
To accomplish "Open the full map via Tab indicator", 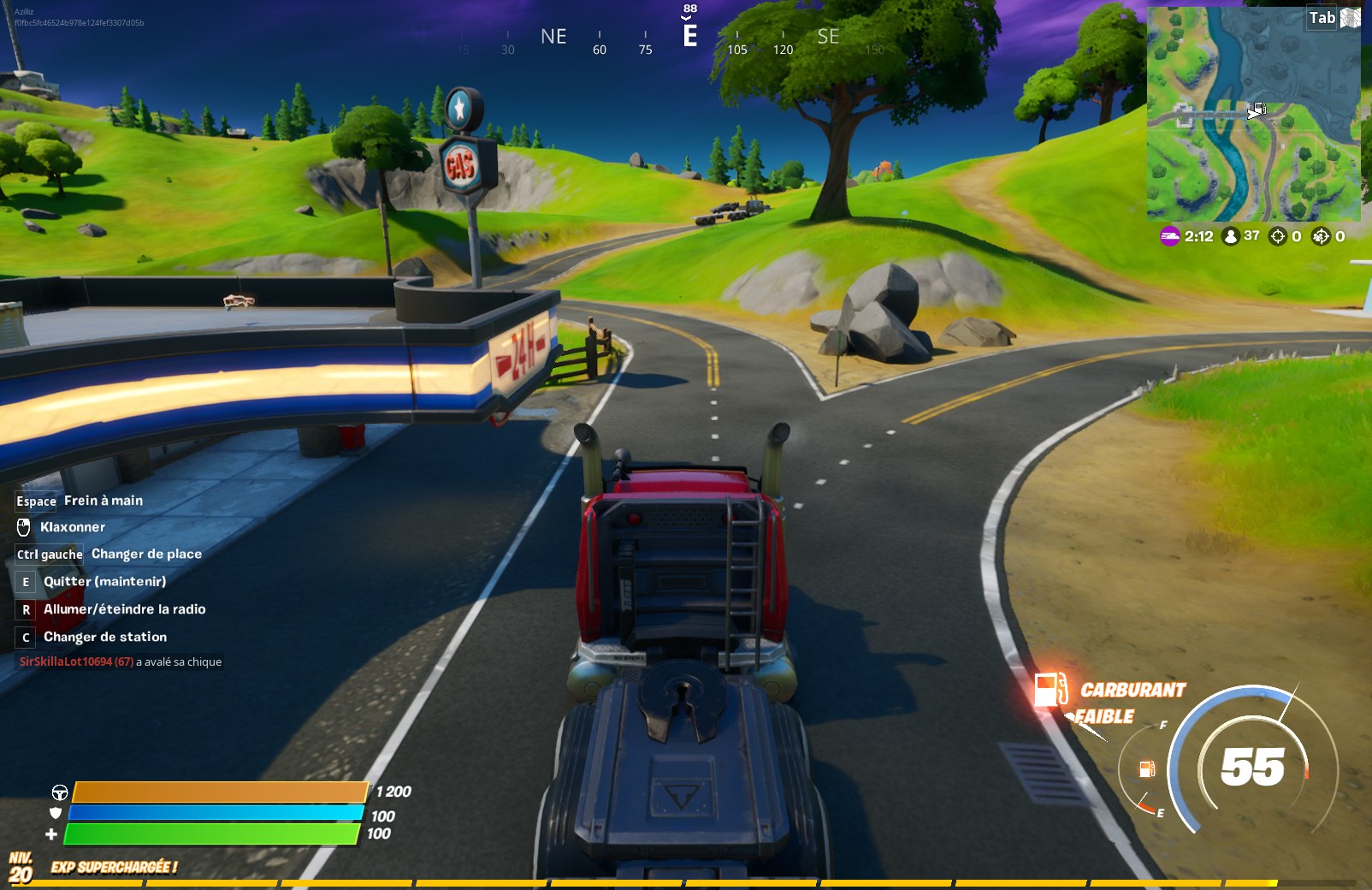I will [1321, 16].
